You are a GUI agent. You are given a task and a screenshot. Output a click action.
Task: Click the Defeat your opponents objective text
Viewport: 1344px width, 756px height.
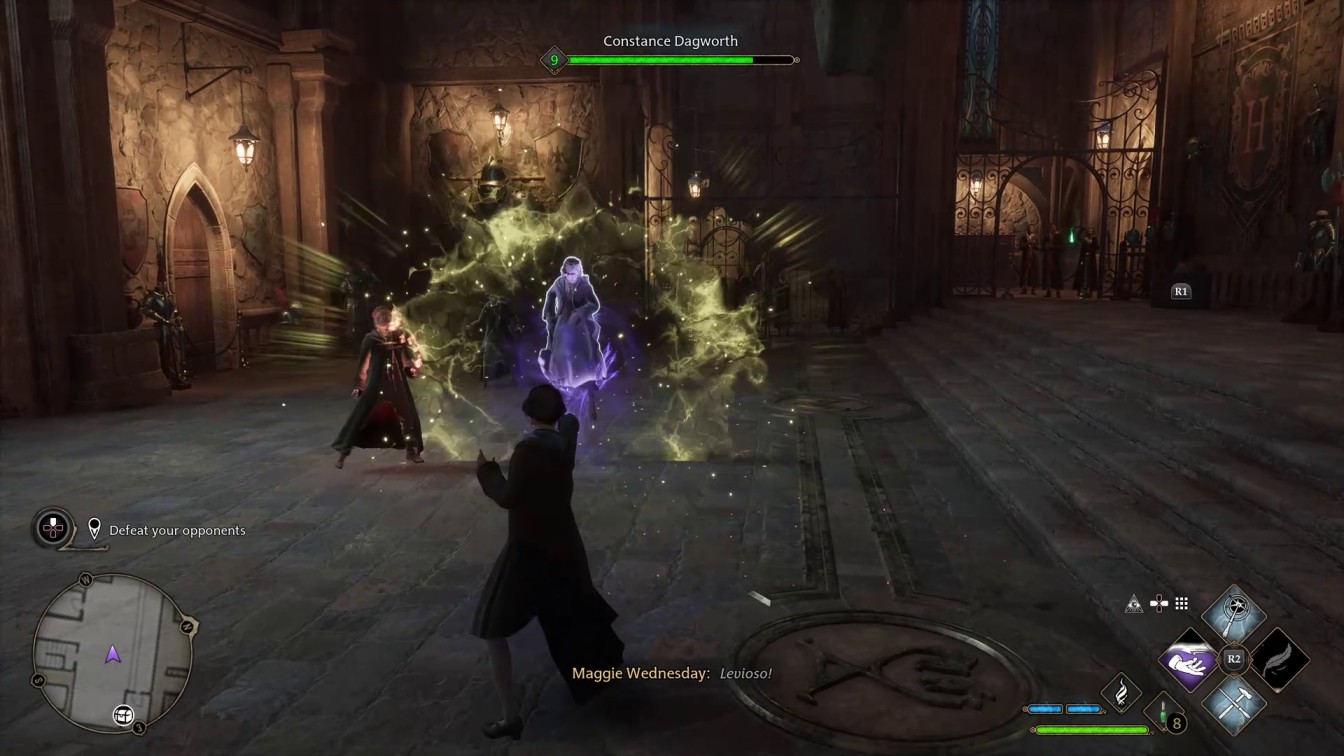176,530
